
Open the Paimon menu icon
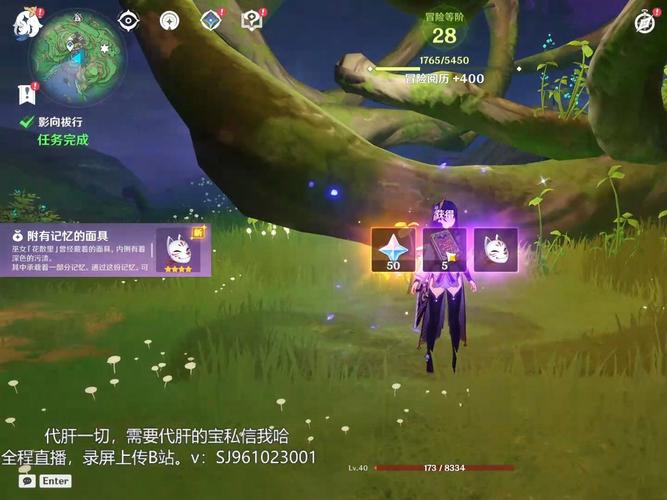26,24
